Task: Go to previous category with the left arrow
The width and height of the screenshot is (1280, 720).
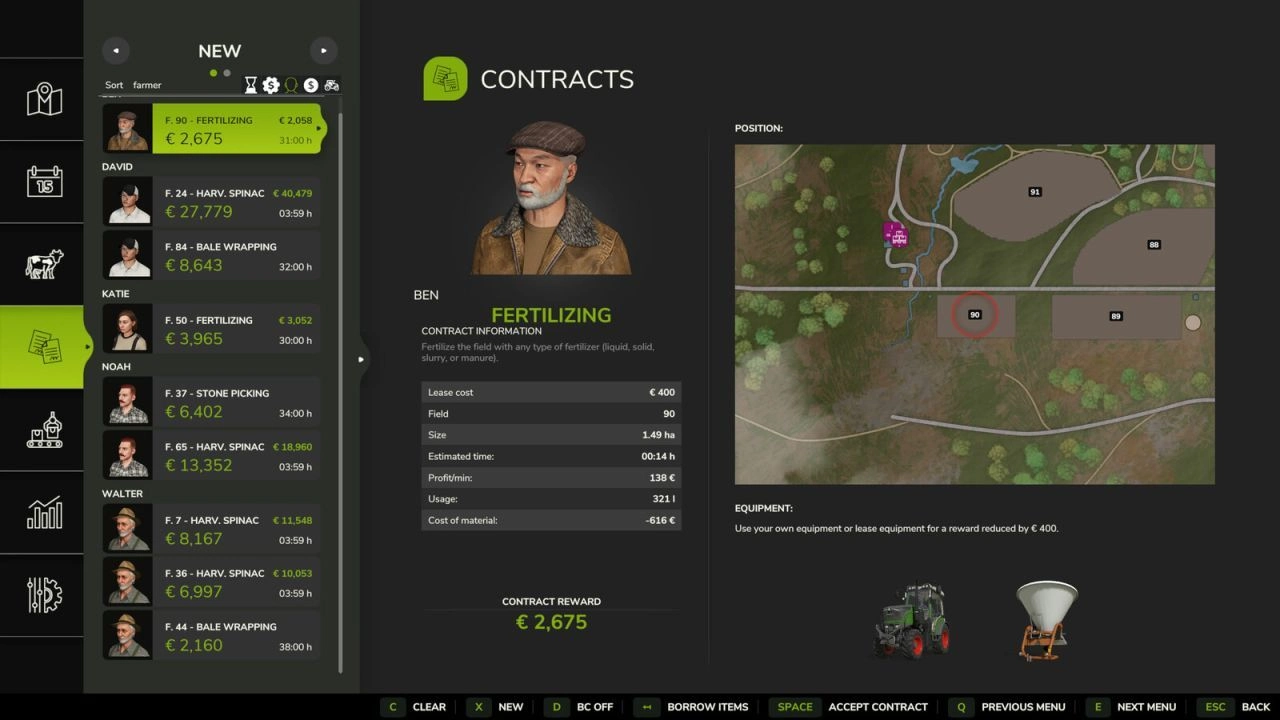Action: click(115, 50)
